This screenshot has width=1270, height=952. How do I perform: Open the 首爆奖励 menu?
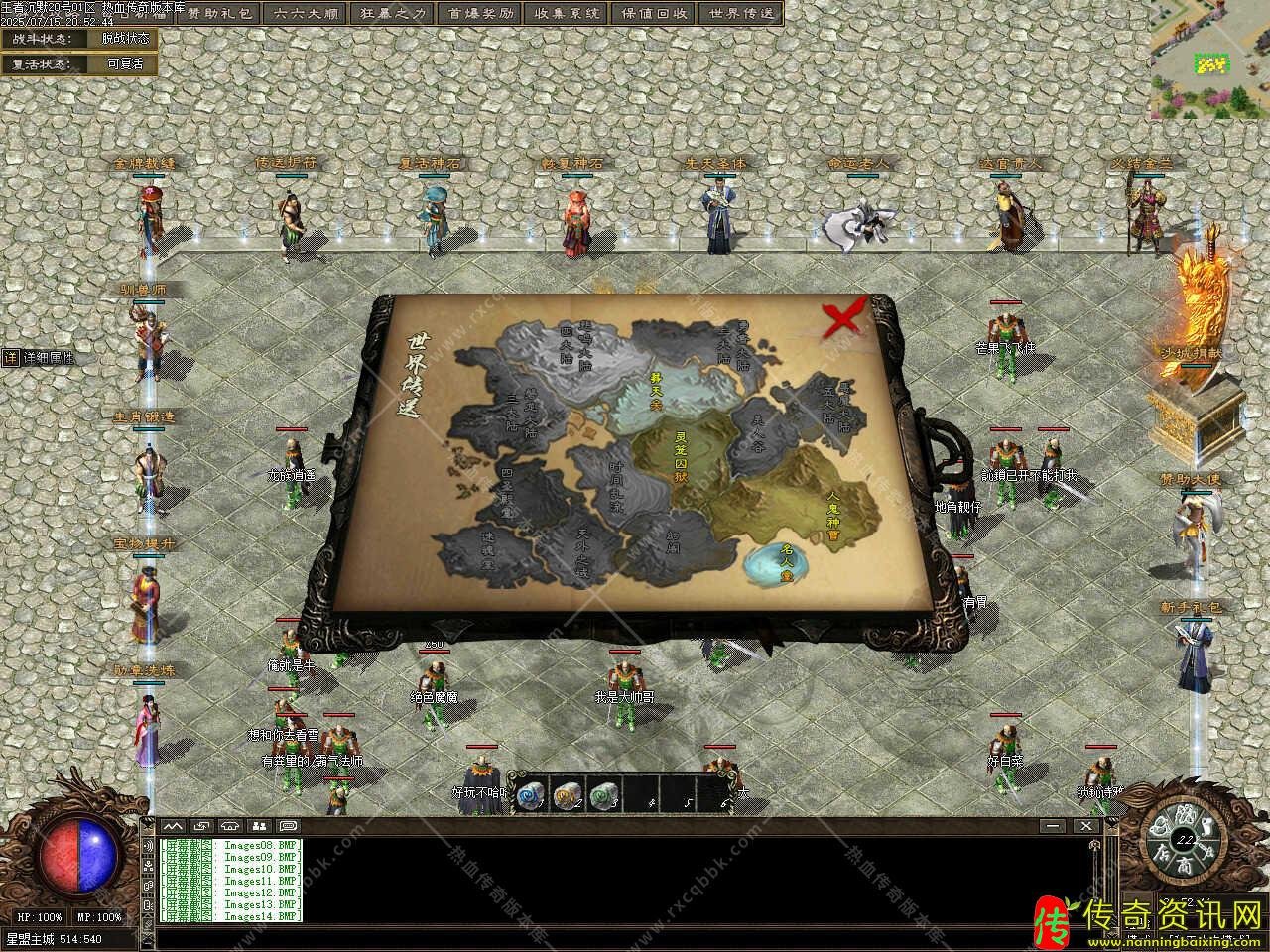[478, 13]
